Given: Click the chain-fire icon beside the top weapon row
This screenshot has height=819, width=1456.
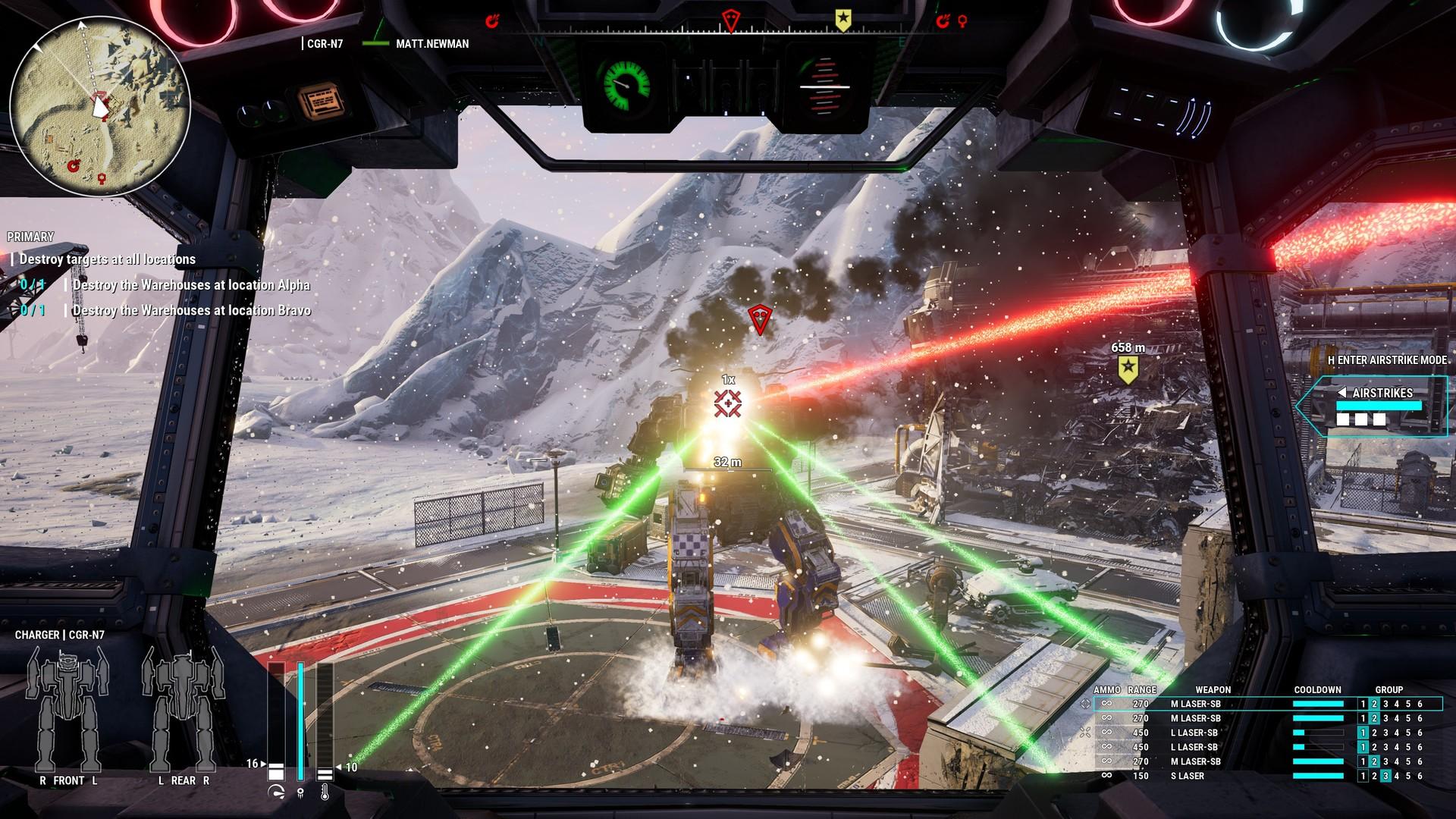Looking at the screenshot, I should [1084, 704].
